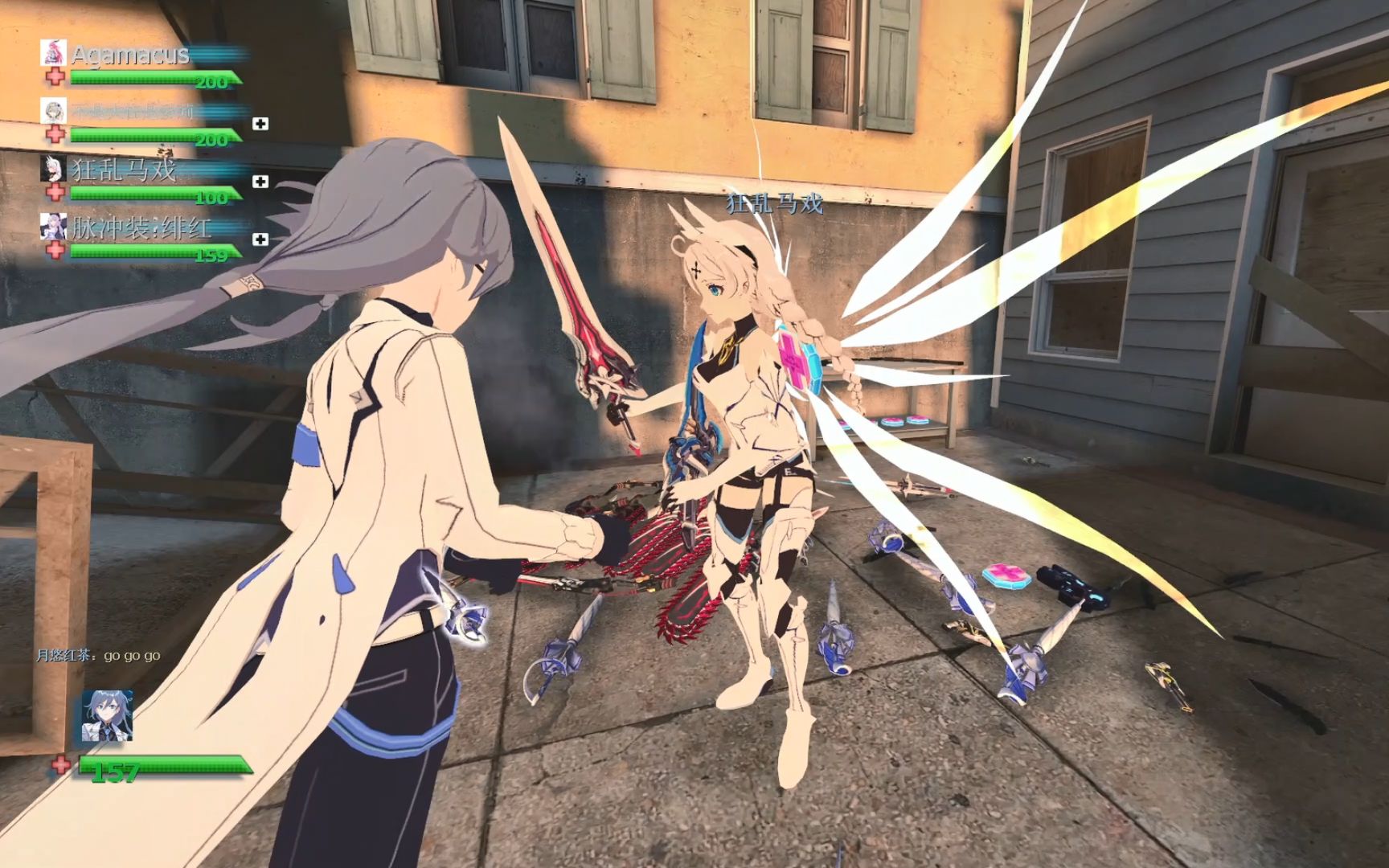Select teammate Agamacus's portrait
This screenshot has width=1389, height=868.
coord(53,52)
